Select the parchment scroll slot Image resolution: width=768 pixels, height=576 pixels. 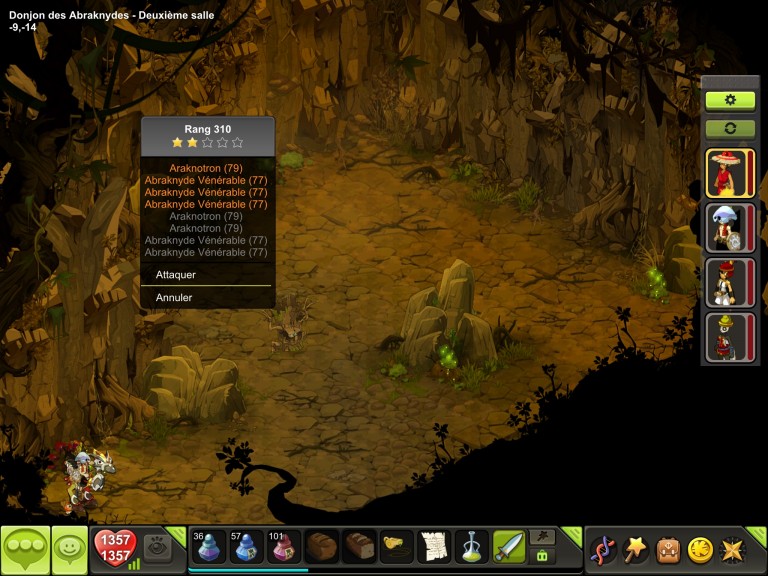coord(433,548)
